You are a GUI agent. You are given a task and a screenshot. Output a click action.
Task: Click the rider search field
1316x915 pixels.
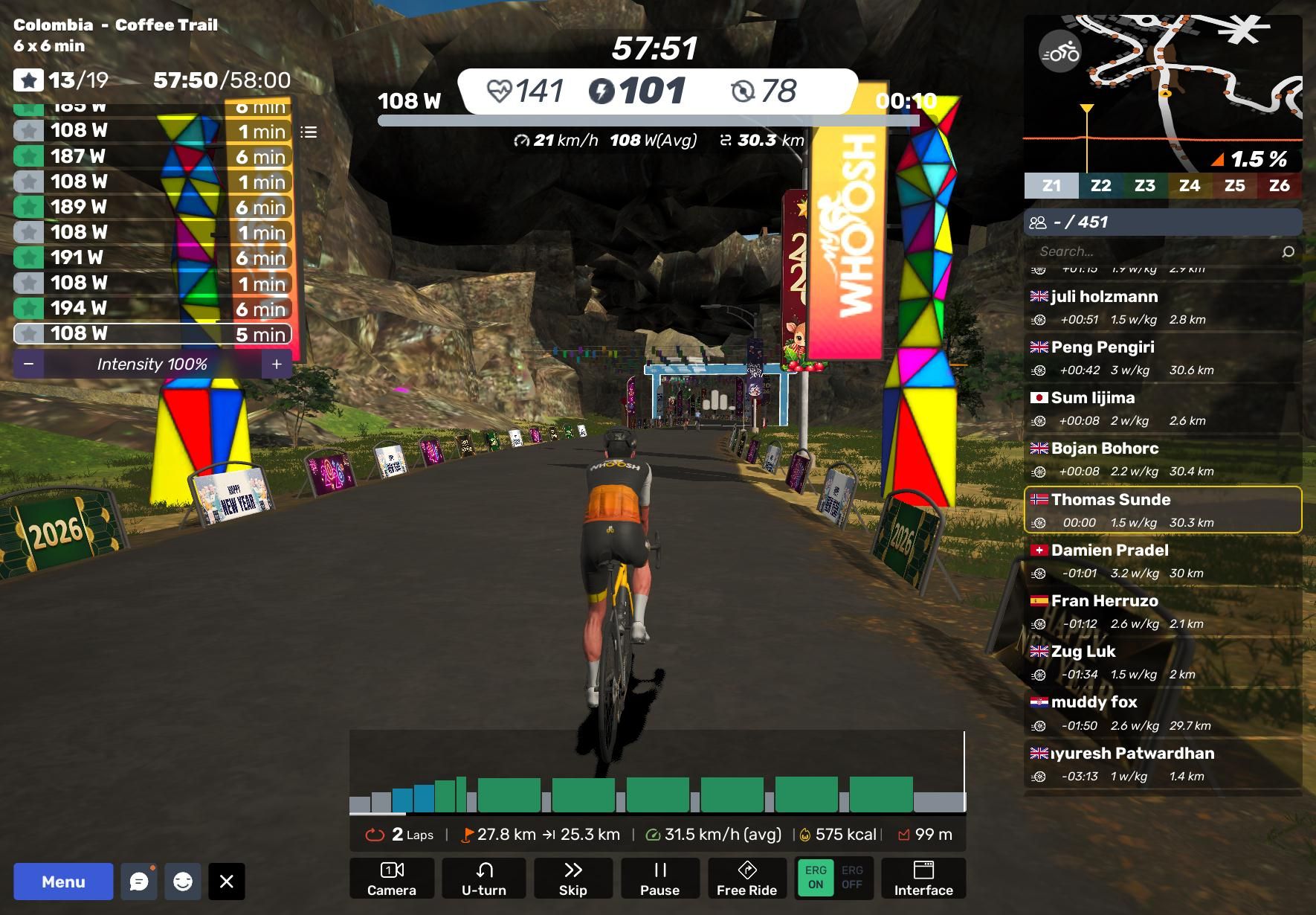pyautogui.click(x=1156, y=251)
